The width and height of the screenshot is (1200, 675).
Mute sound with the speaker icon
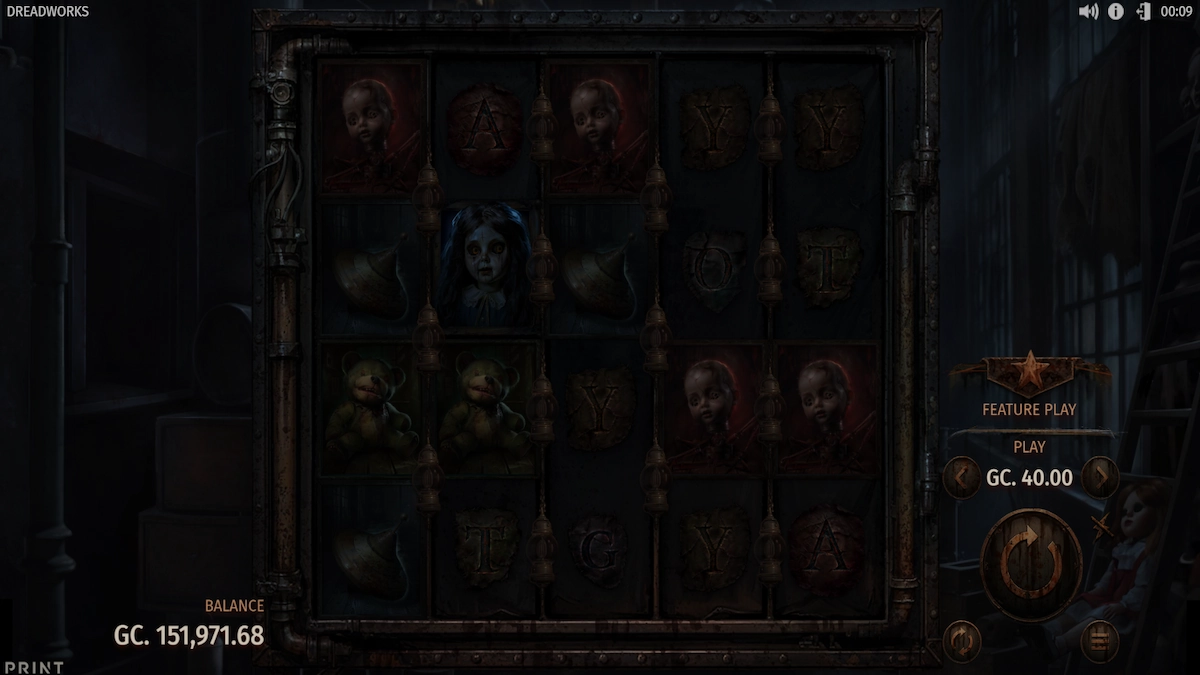(x=1089, y=12)
